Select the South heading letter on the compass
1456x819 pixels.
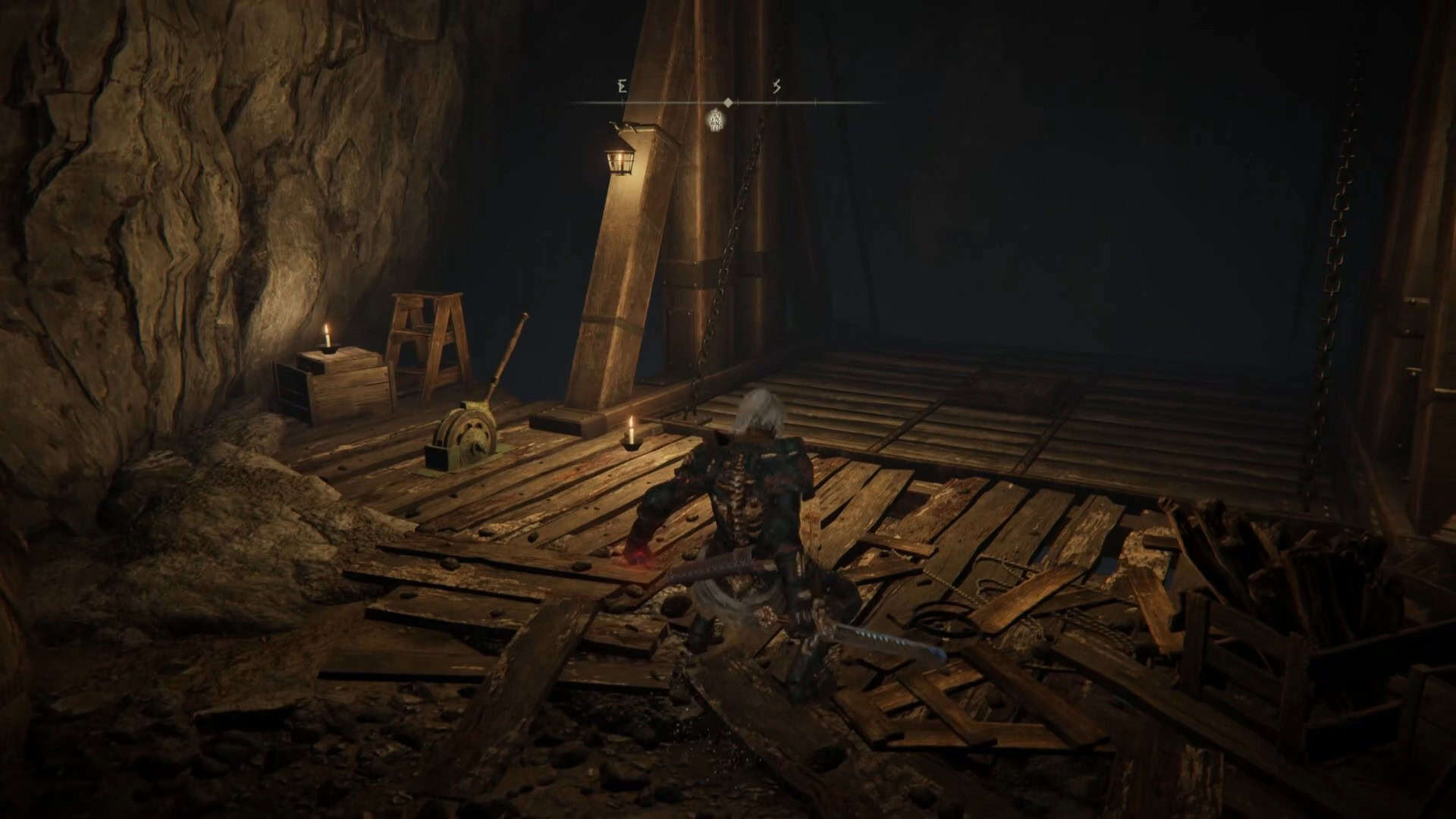[x=777, y=87]
